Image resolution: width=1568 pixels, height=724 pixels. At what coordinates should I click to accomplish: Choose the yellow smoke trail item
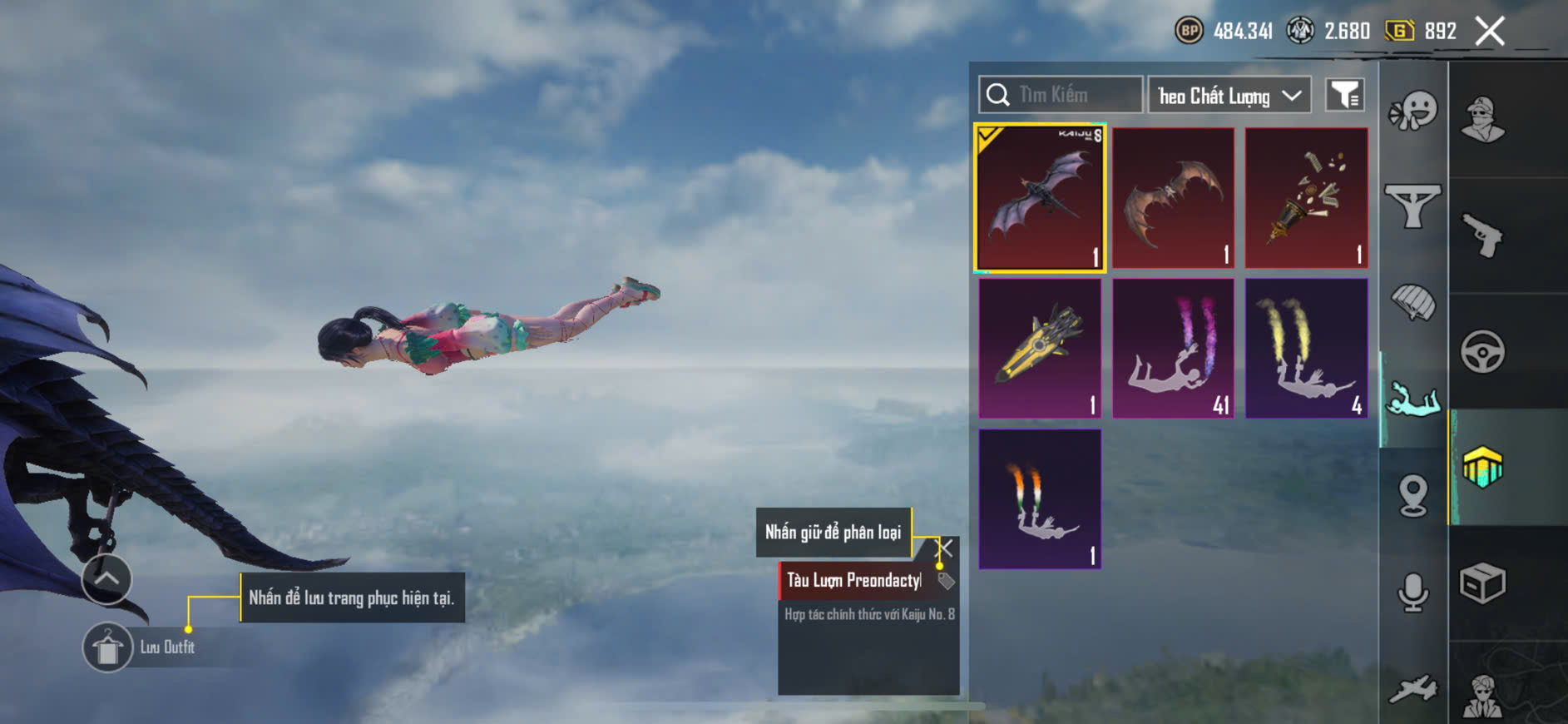point(1306,348)
